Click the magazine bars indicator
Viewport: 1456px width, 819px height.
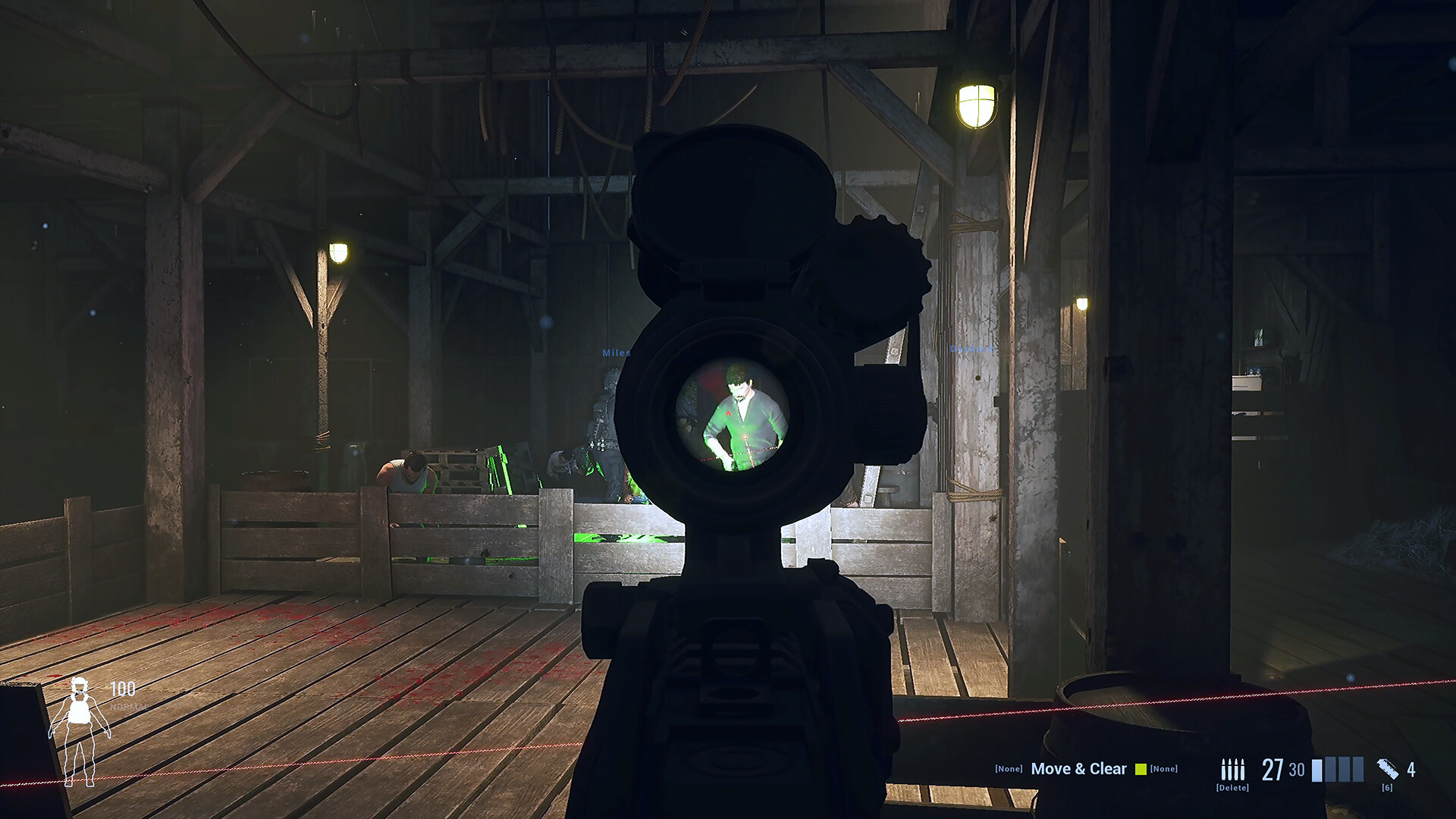click(1338, 770)
